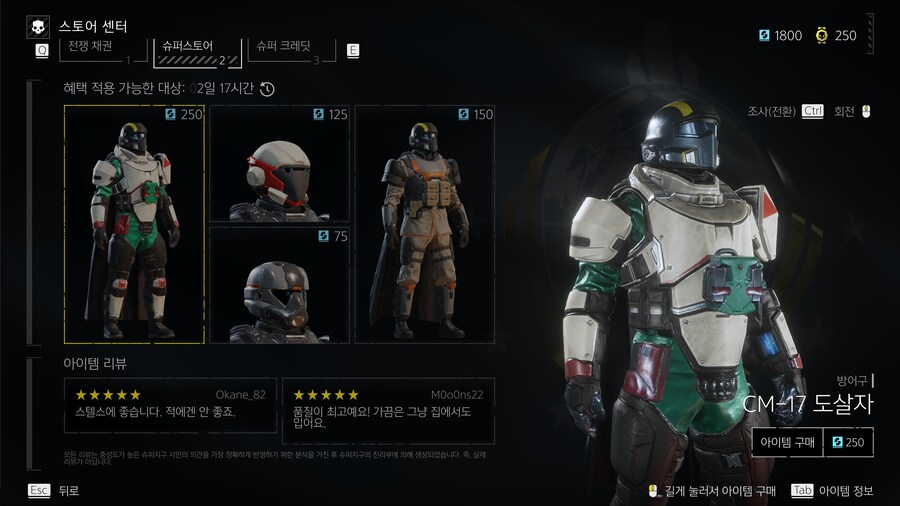Viewport: 900px width, 506px height.
Task: Read the Okane_82 five-star review
Action: (x=163, y=404)
